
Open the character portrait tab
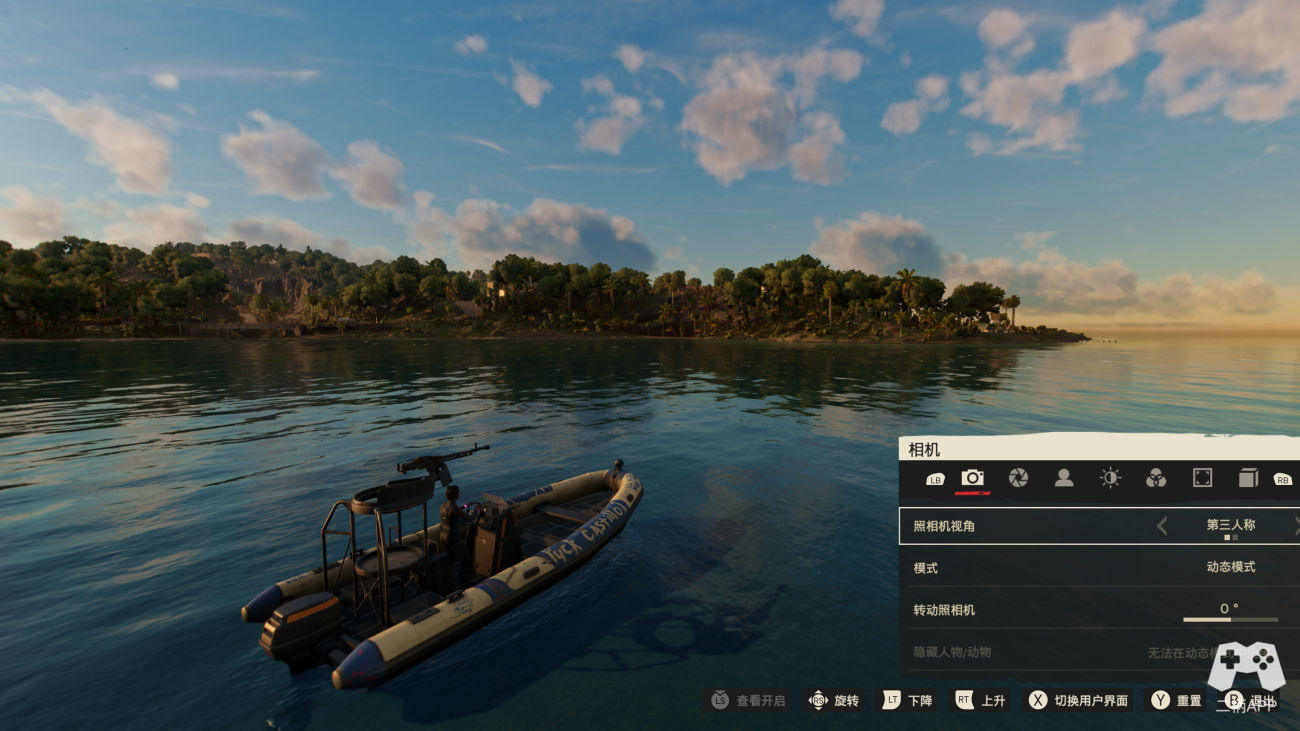coord(1064,478)
